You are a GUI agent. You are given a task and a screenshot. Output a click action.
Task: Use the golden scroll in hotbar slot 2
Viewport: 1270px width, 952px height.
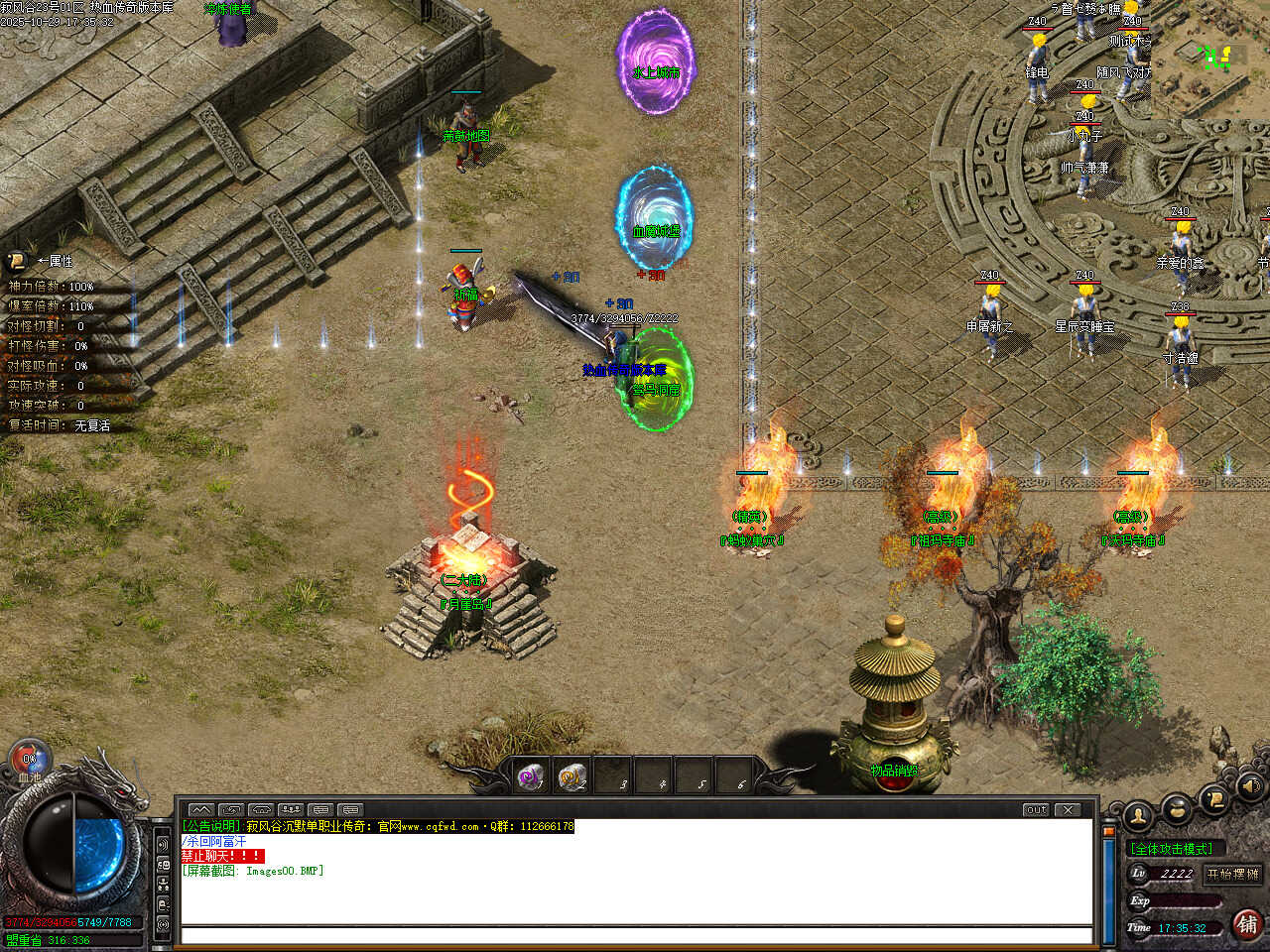(x=571, y=776)
